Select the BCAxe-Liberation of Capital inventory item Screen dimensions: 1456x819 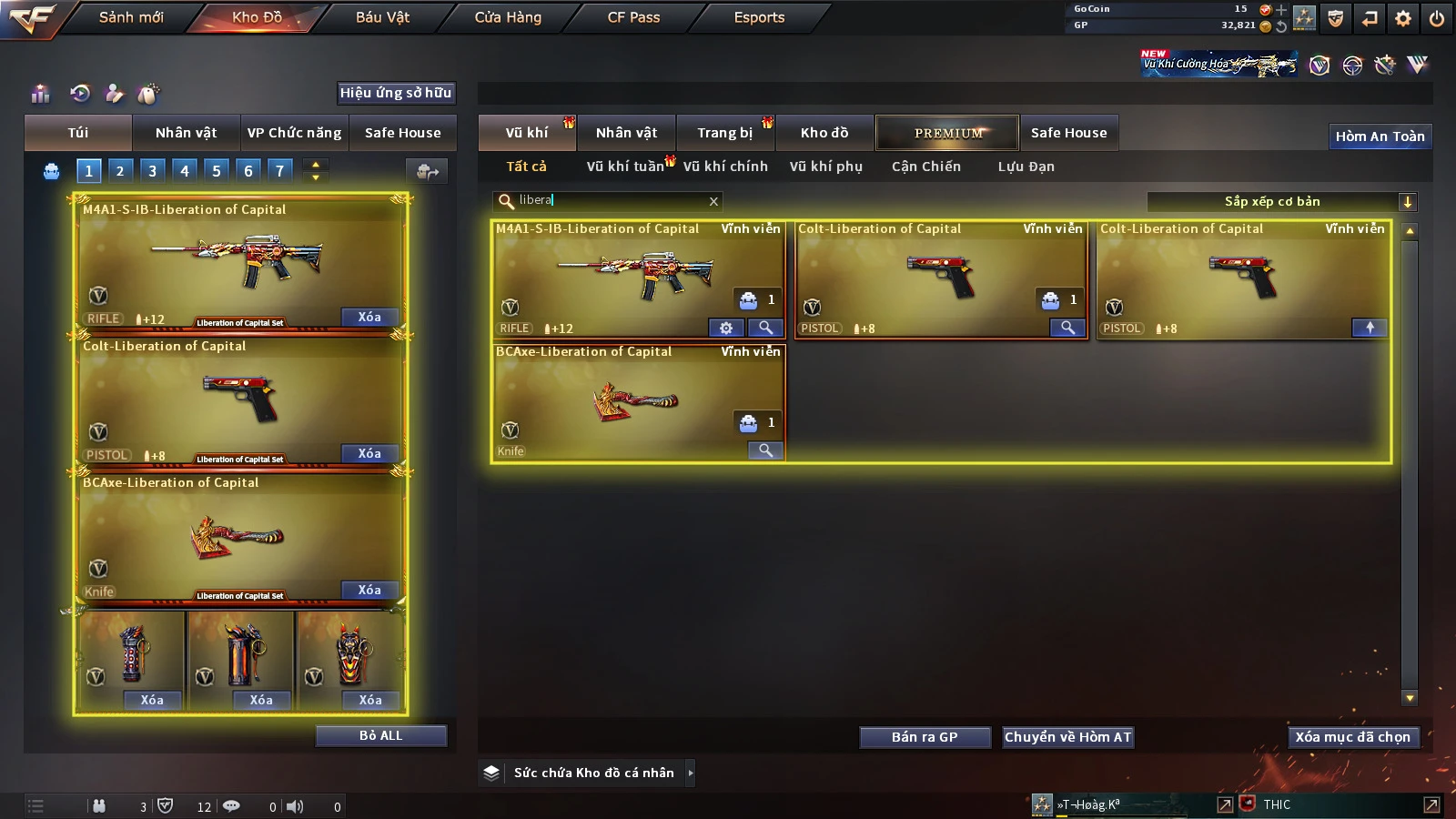(637, 402)
